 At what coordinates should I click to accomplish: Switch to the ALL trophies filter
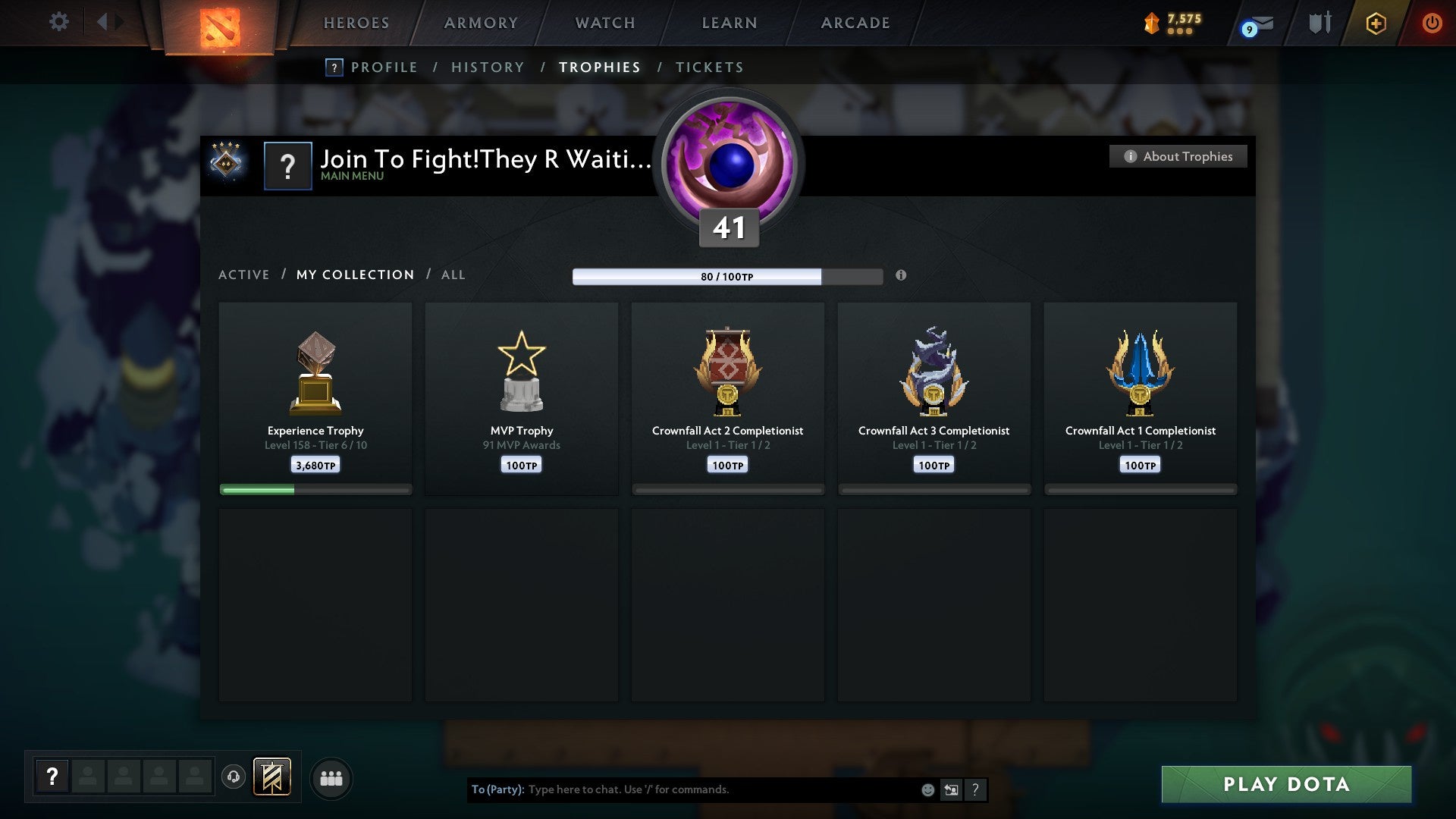tap(453, 275)
